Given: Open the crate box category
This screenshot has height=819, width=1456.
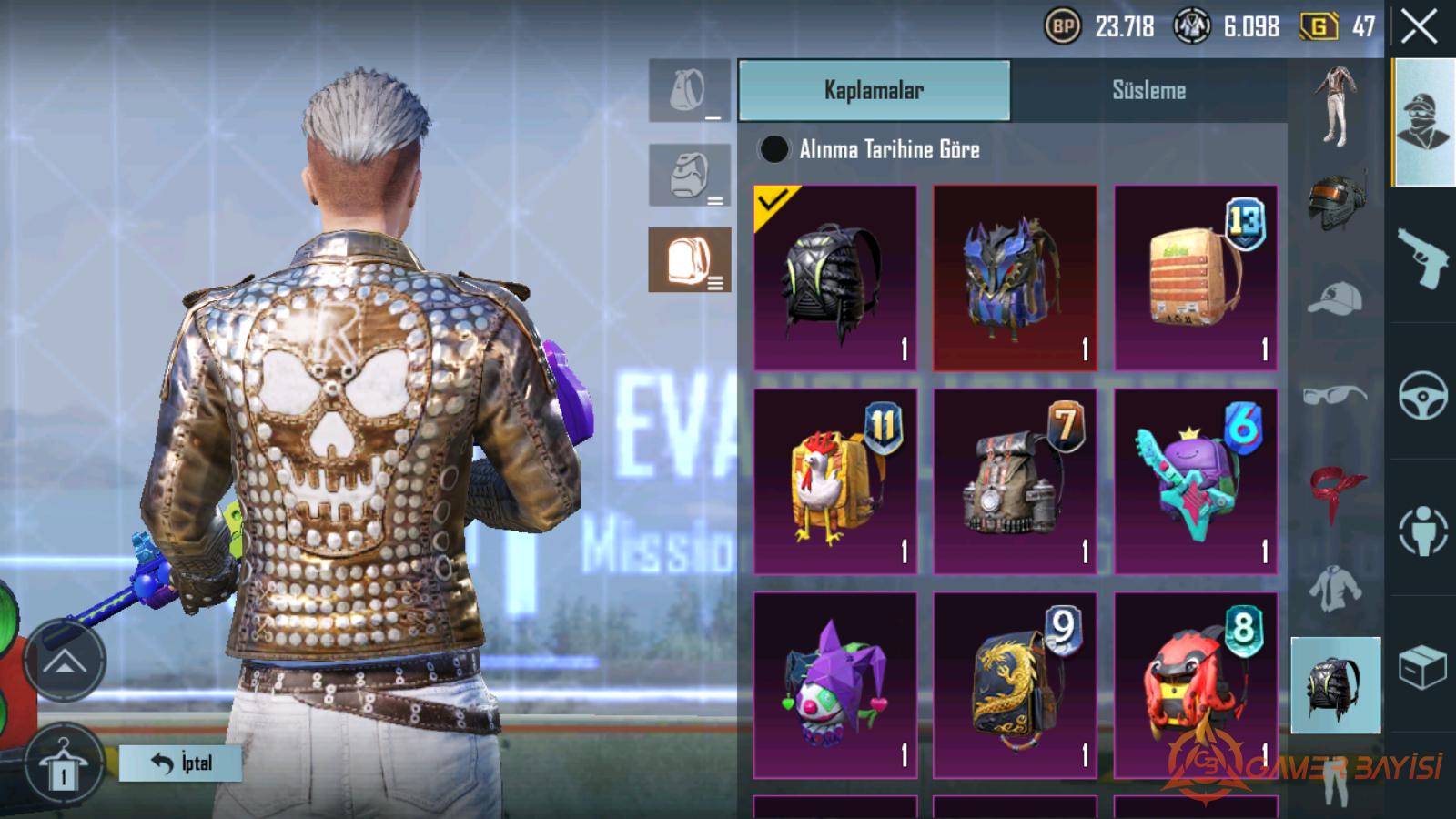Looking at the screenshot, I should pyautogui.click(x=1423, y=667).
